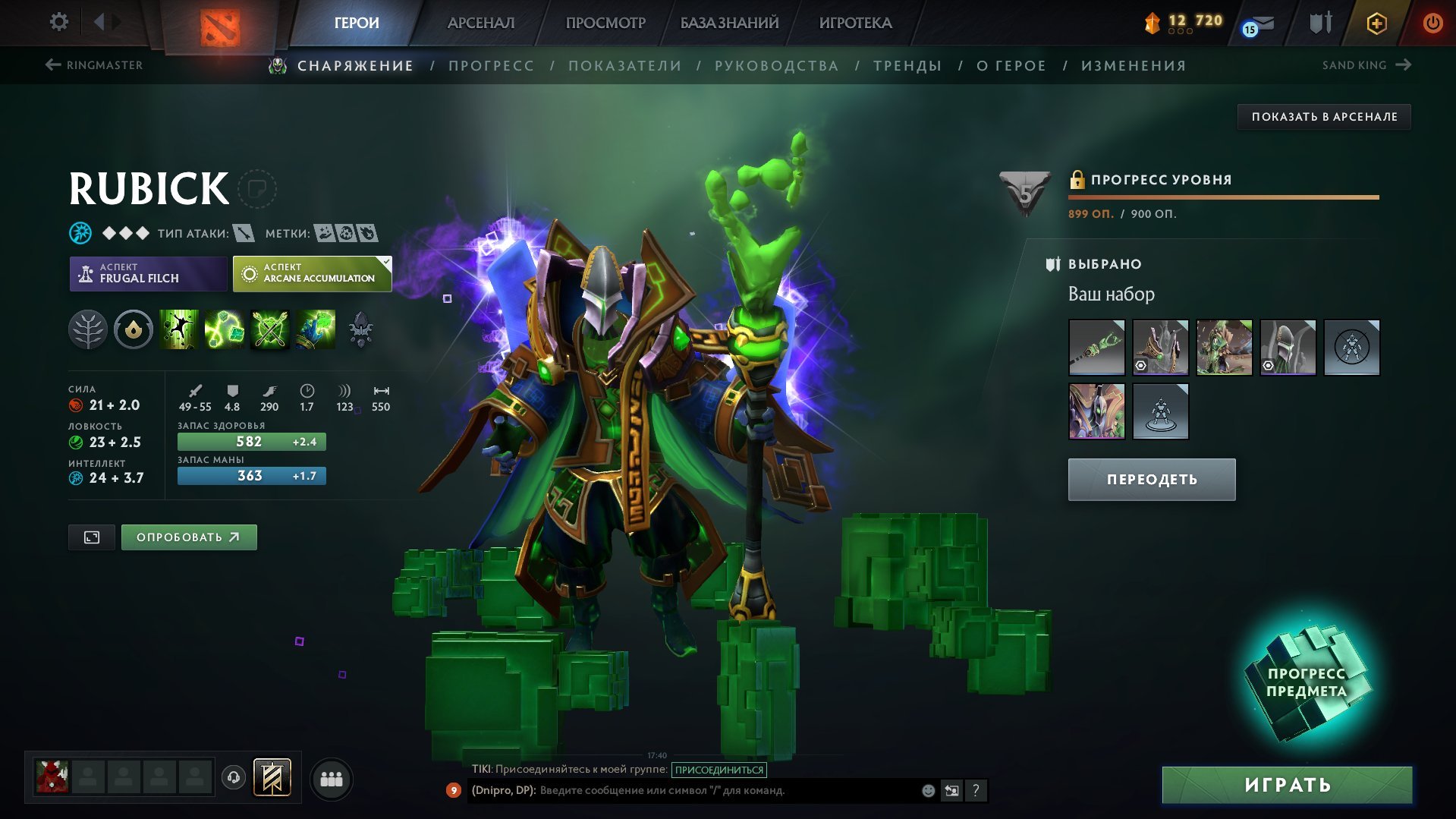
Task: Click the innate ability droplet icon
Action: [134, 329]
